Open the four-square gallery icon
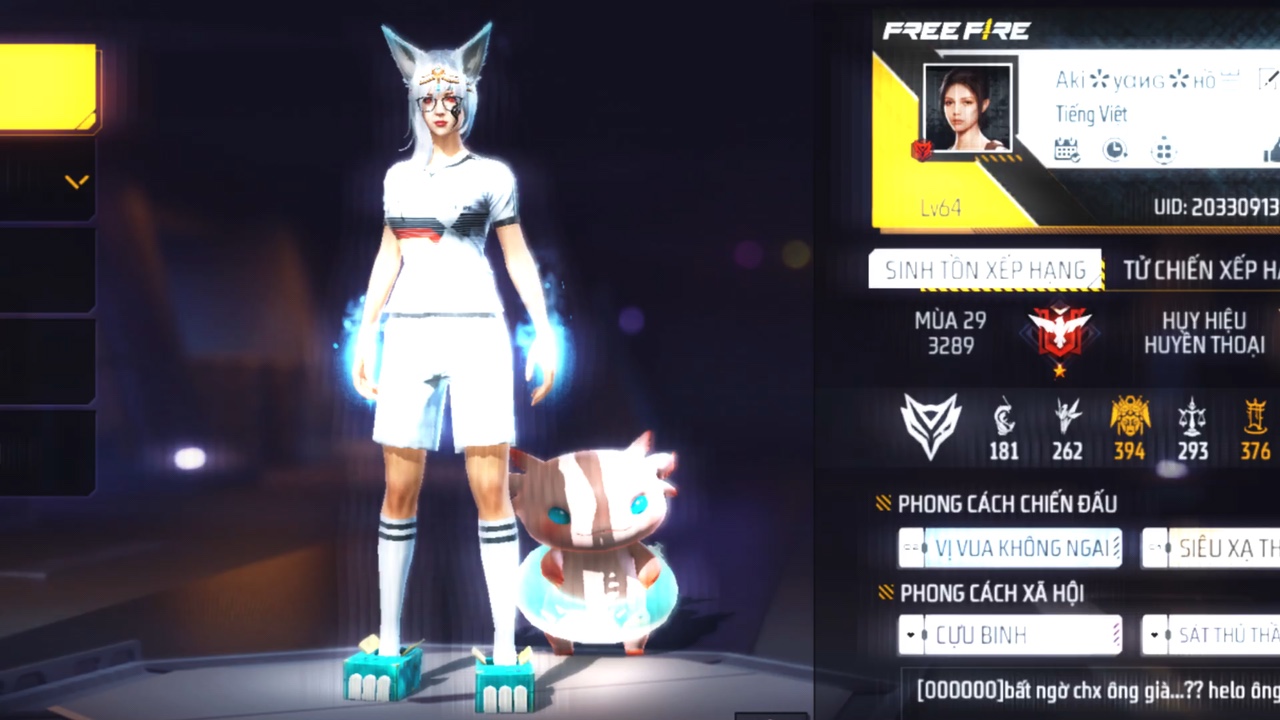This screenshot has width=1280, height=720. pos(1163,150)
